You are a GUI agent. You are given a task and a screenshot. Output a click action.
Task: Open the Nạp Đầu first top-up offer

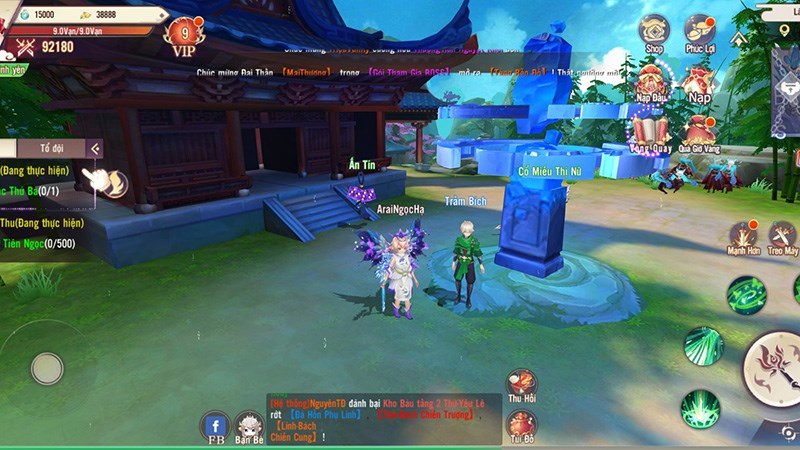[x=653, y=79]
